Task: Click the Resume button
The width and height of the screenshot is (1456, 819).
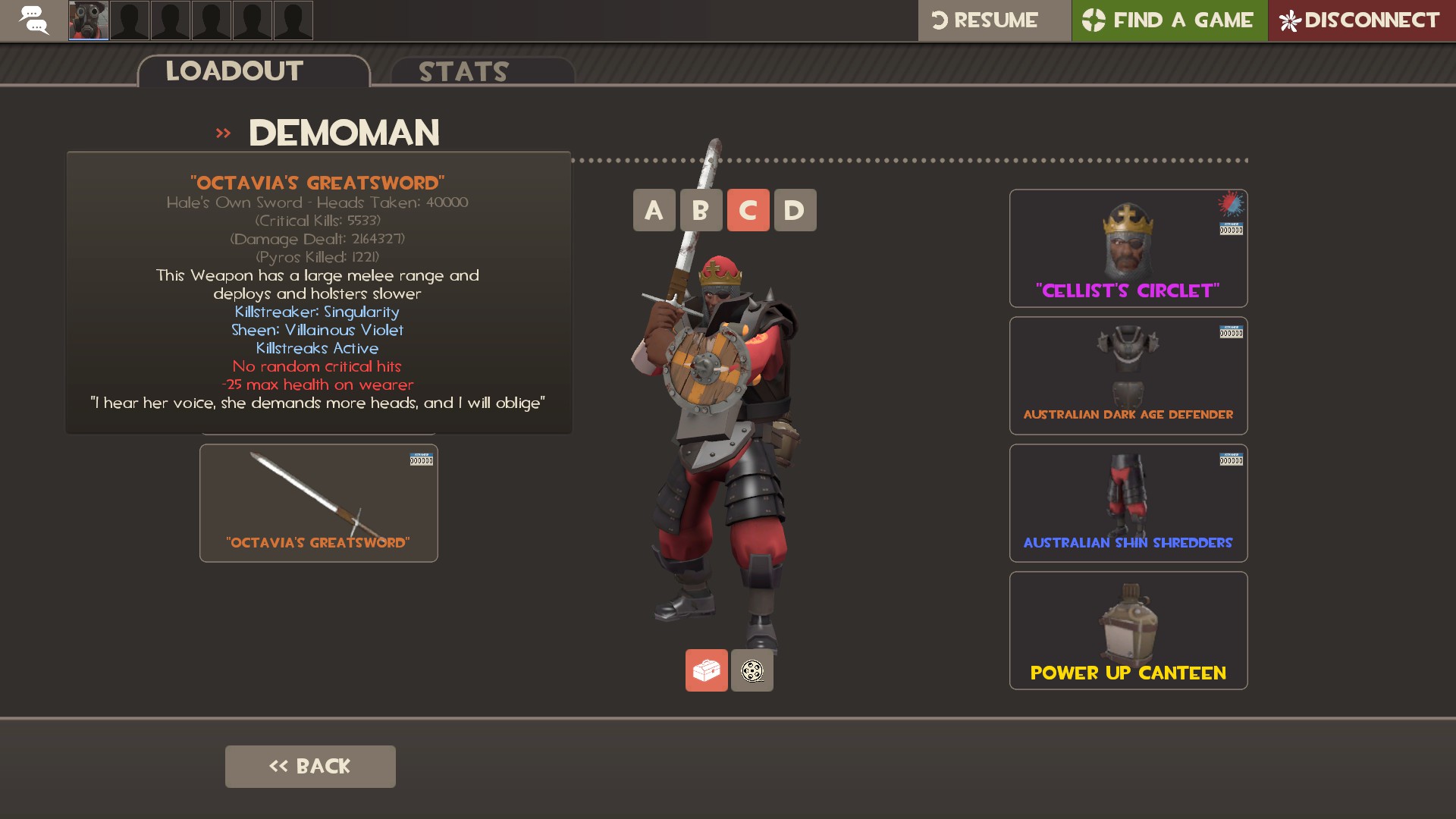Action: 993,20
